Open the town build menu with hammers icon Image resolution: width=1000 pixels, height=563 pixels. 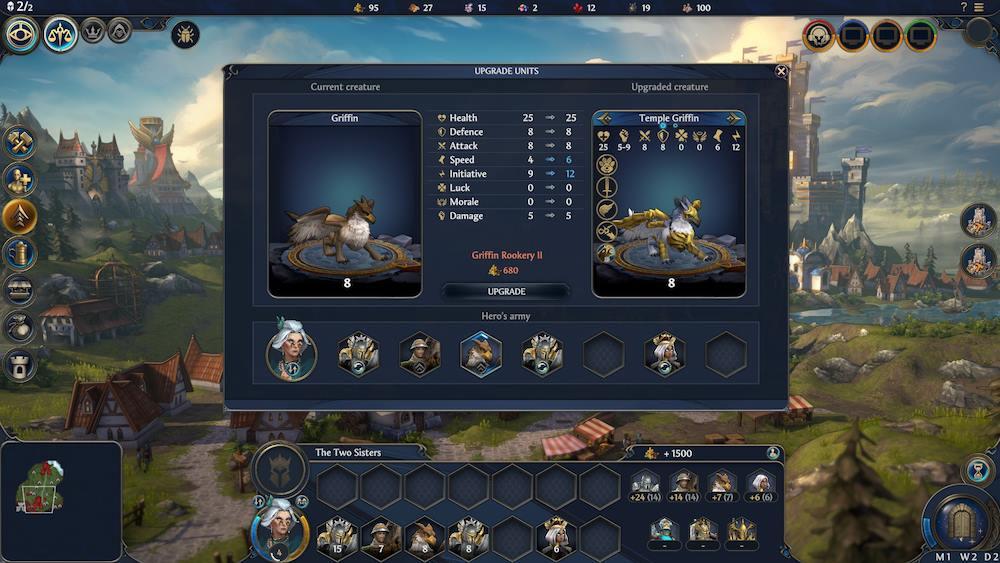pos(21,143)
